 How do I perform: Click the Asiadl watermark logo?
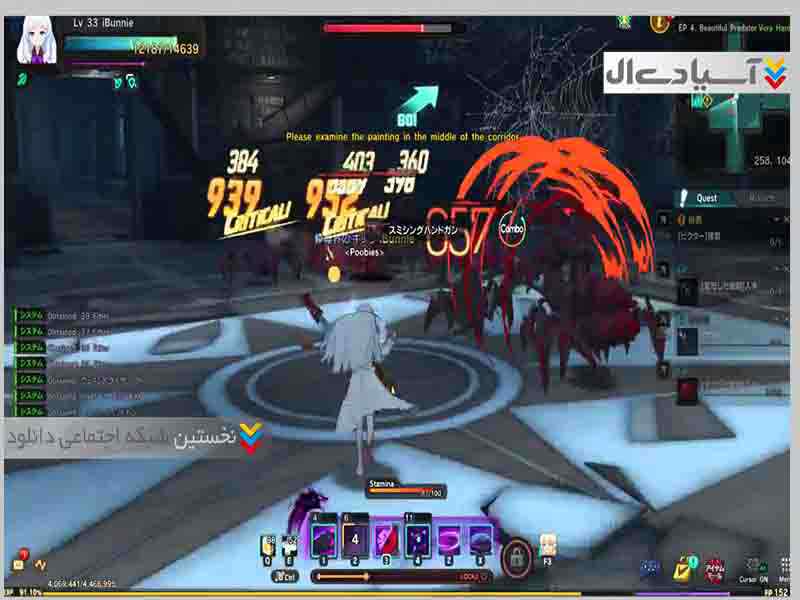click(x=696, y=72)
